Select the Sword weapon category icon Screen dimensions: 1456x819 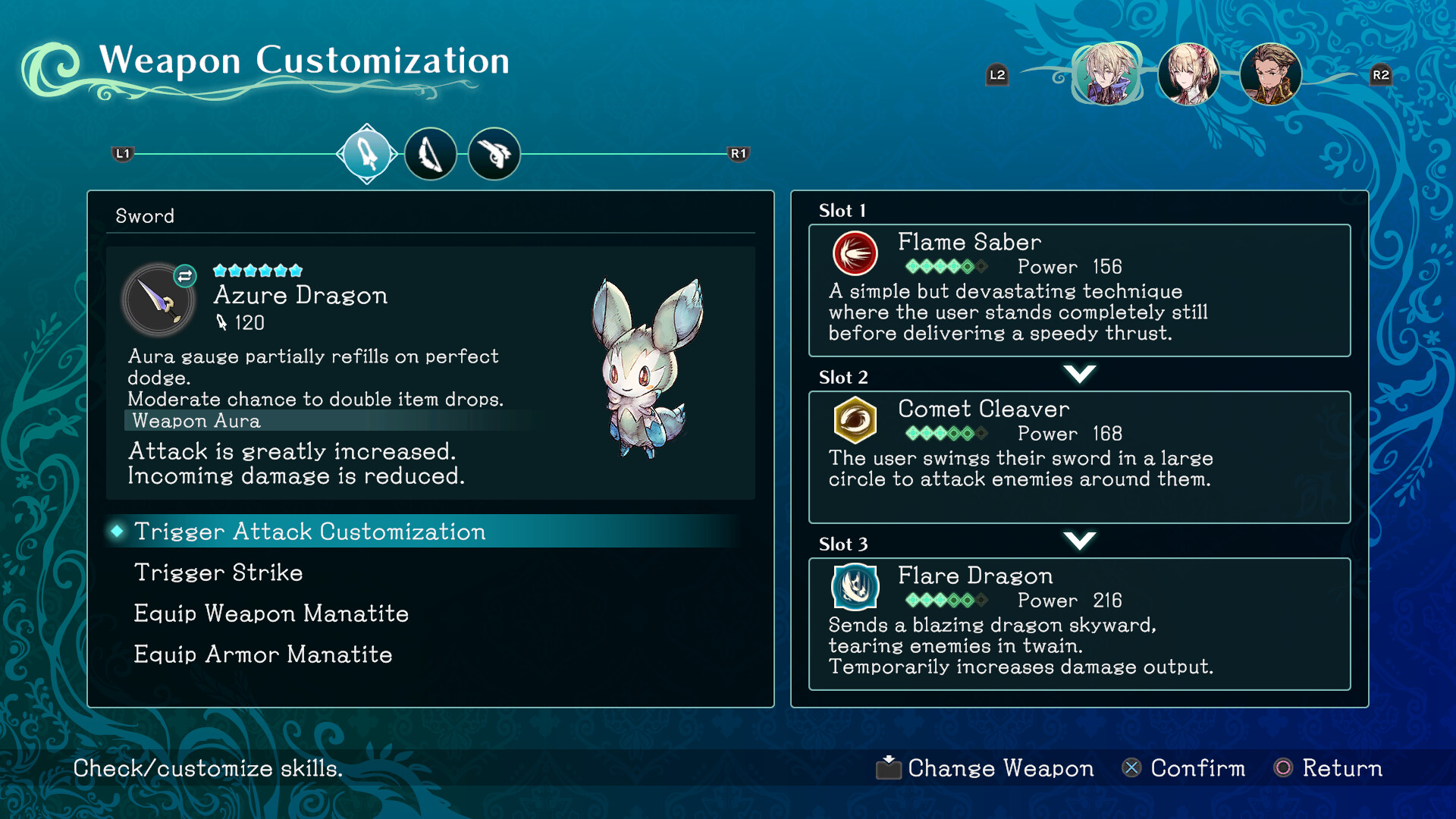click(x=367, y=153)
